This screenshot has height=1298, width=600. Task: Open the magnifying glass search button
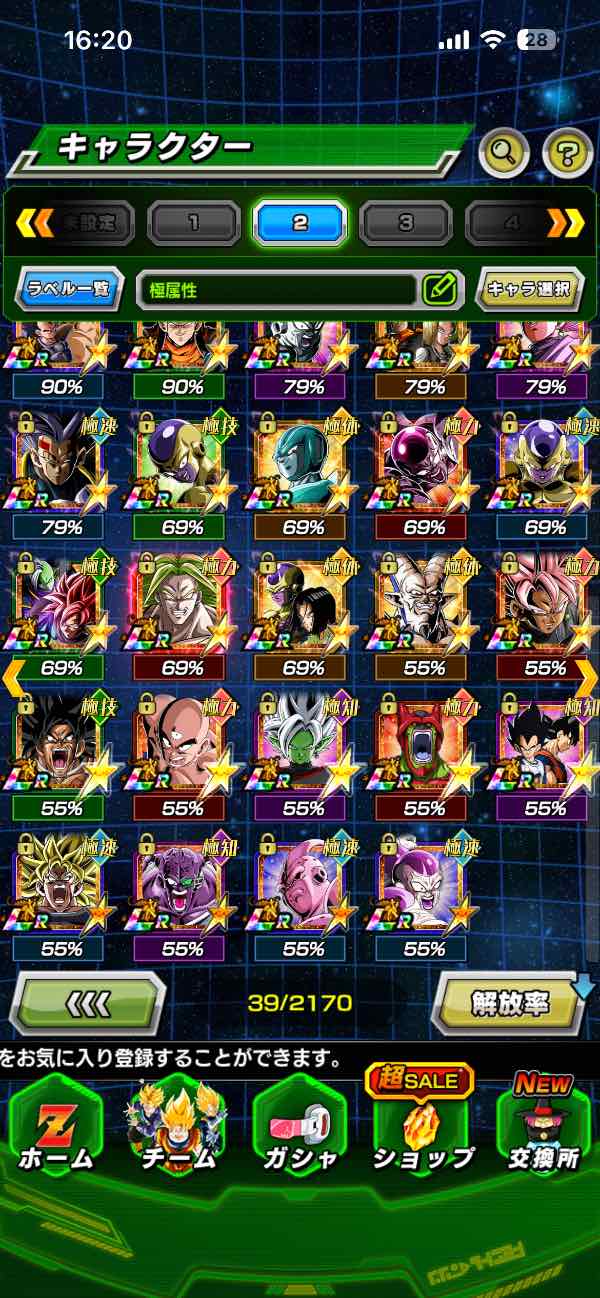(504, 153)
